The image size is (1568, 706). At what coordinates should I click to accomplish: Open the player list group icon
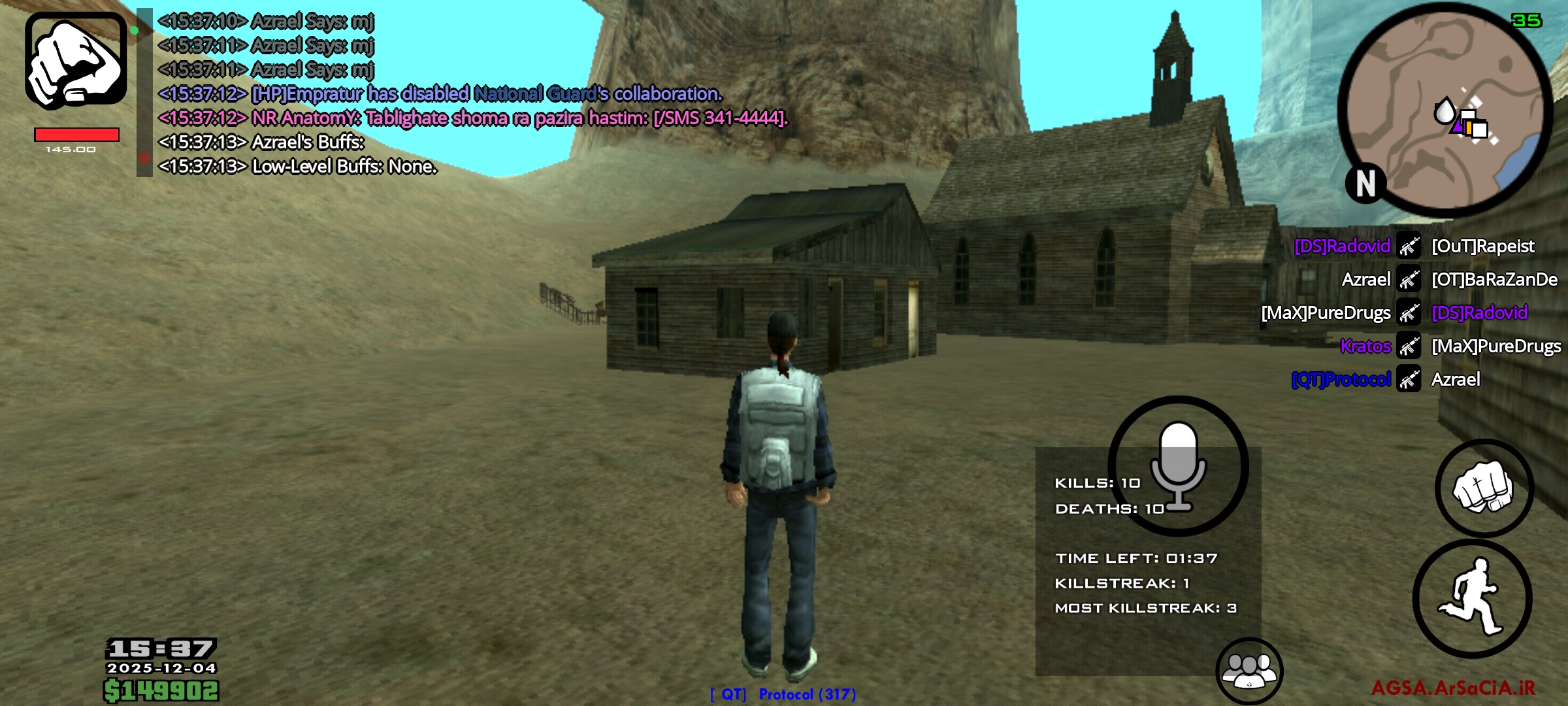(1249, 670)
